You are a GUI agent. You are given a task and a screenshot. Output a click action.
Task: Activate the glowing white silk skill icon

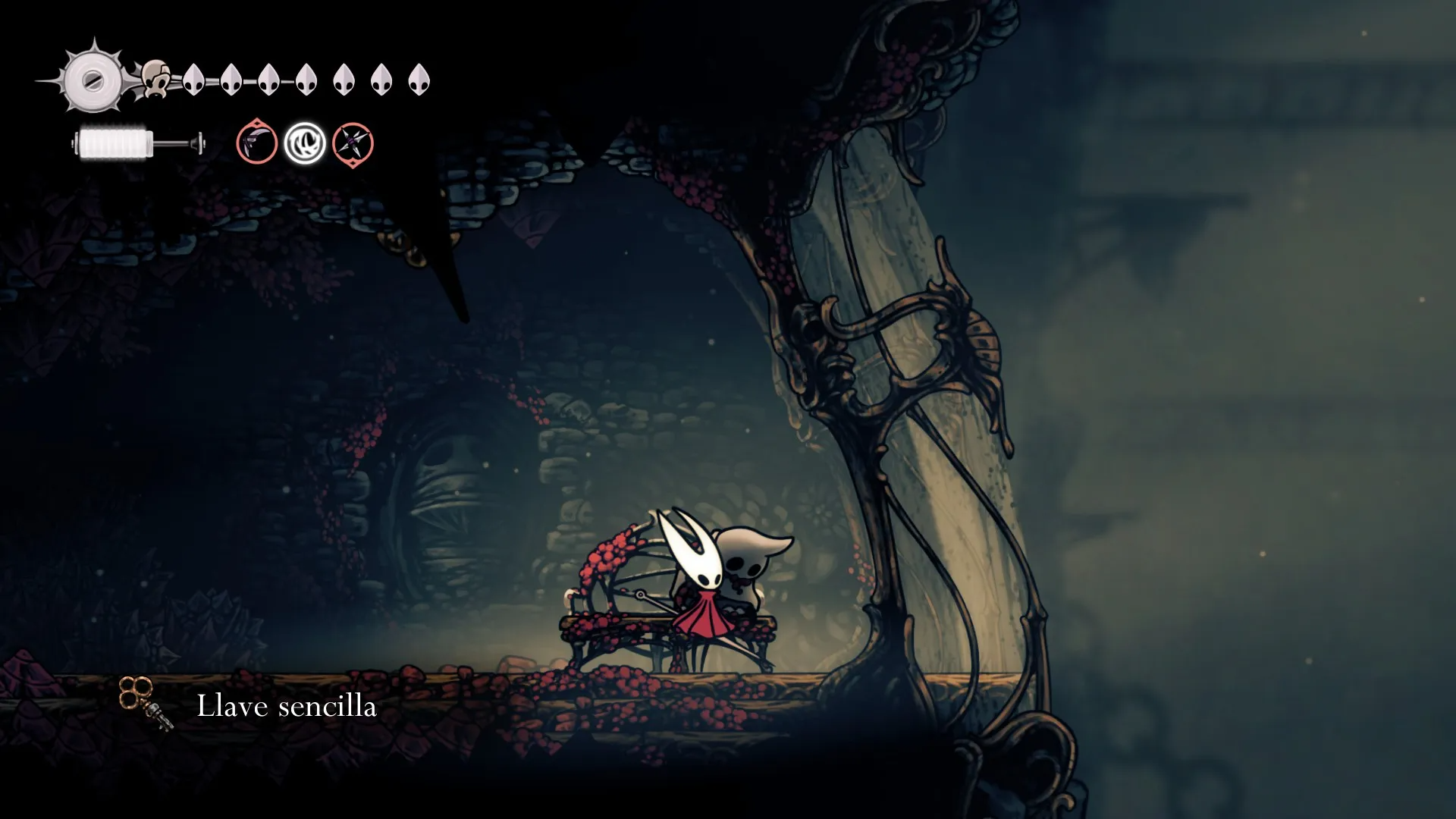click(305, 143)
